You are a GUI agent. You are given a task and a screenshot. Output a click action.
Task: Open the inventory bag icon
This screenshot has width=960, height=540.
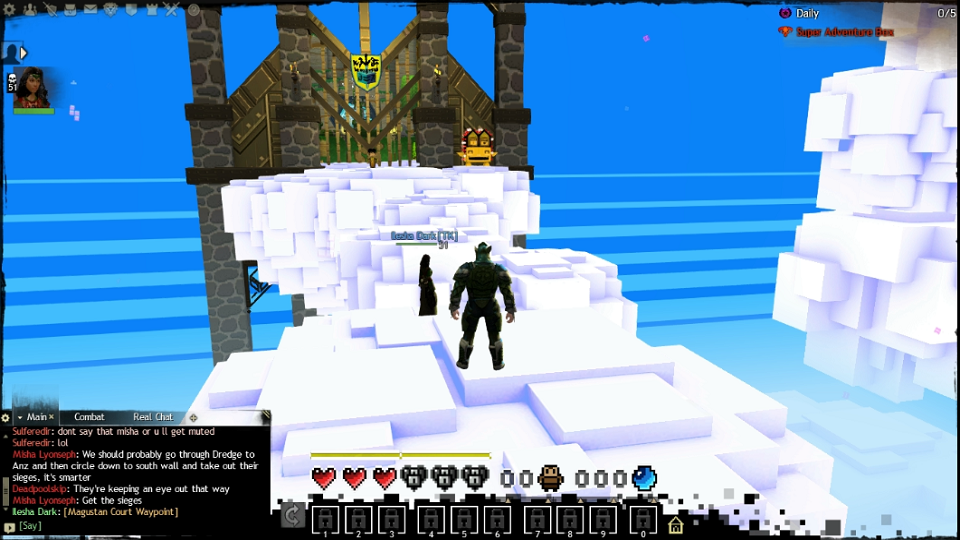pyautogui.click(x=69, y=9)
